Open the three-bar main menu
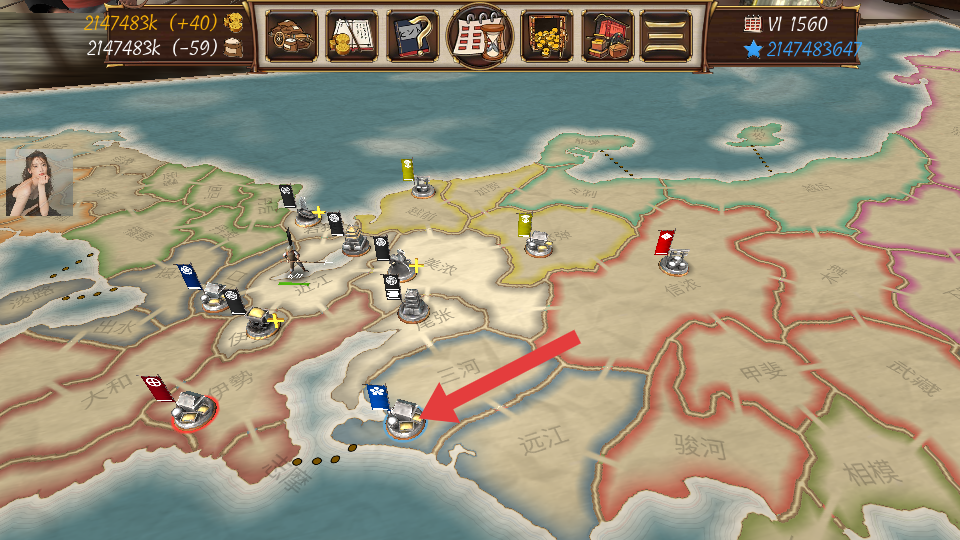This screenshot has width=960, height=540. pyautogui.click(x=666, y=36)
